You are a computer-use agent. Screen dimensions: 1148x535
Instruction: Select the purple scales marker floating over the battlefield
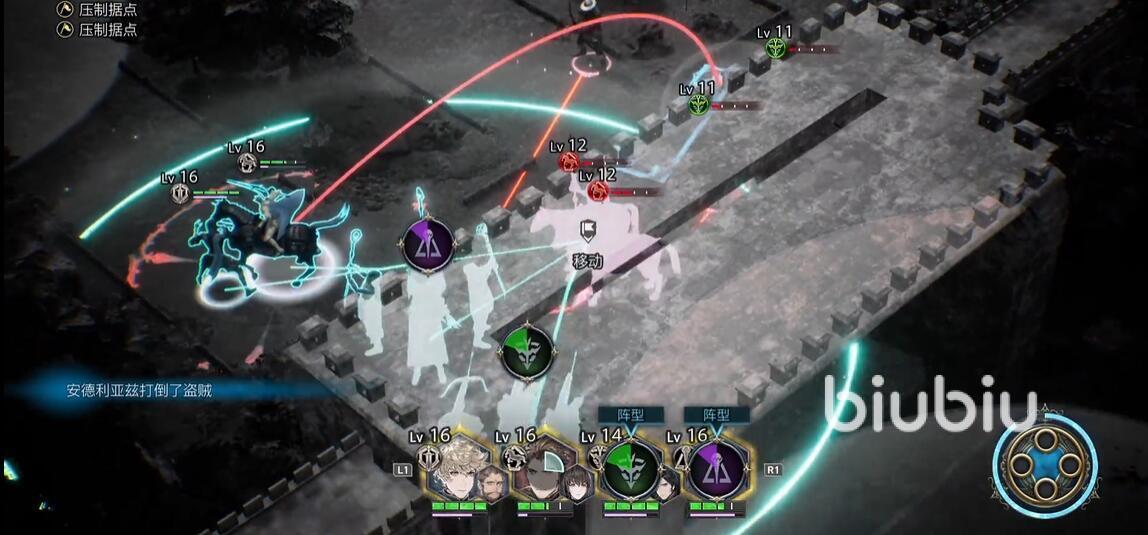(x=429, y=243)
